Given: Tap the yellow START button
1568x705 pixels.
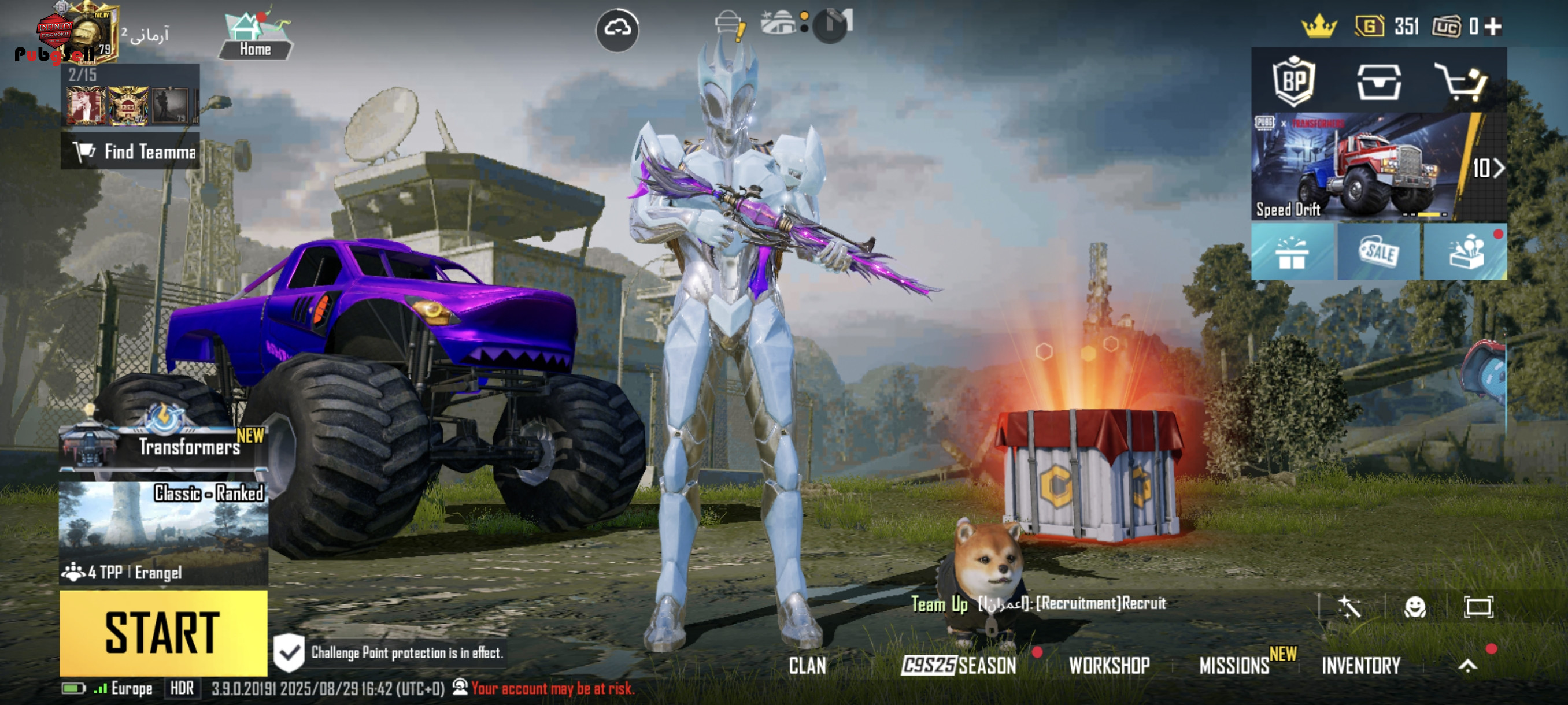Looking at the screenshot, I should [x=163, y=632].
